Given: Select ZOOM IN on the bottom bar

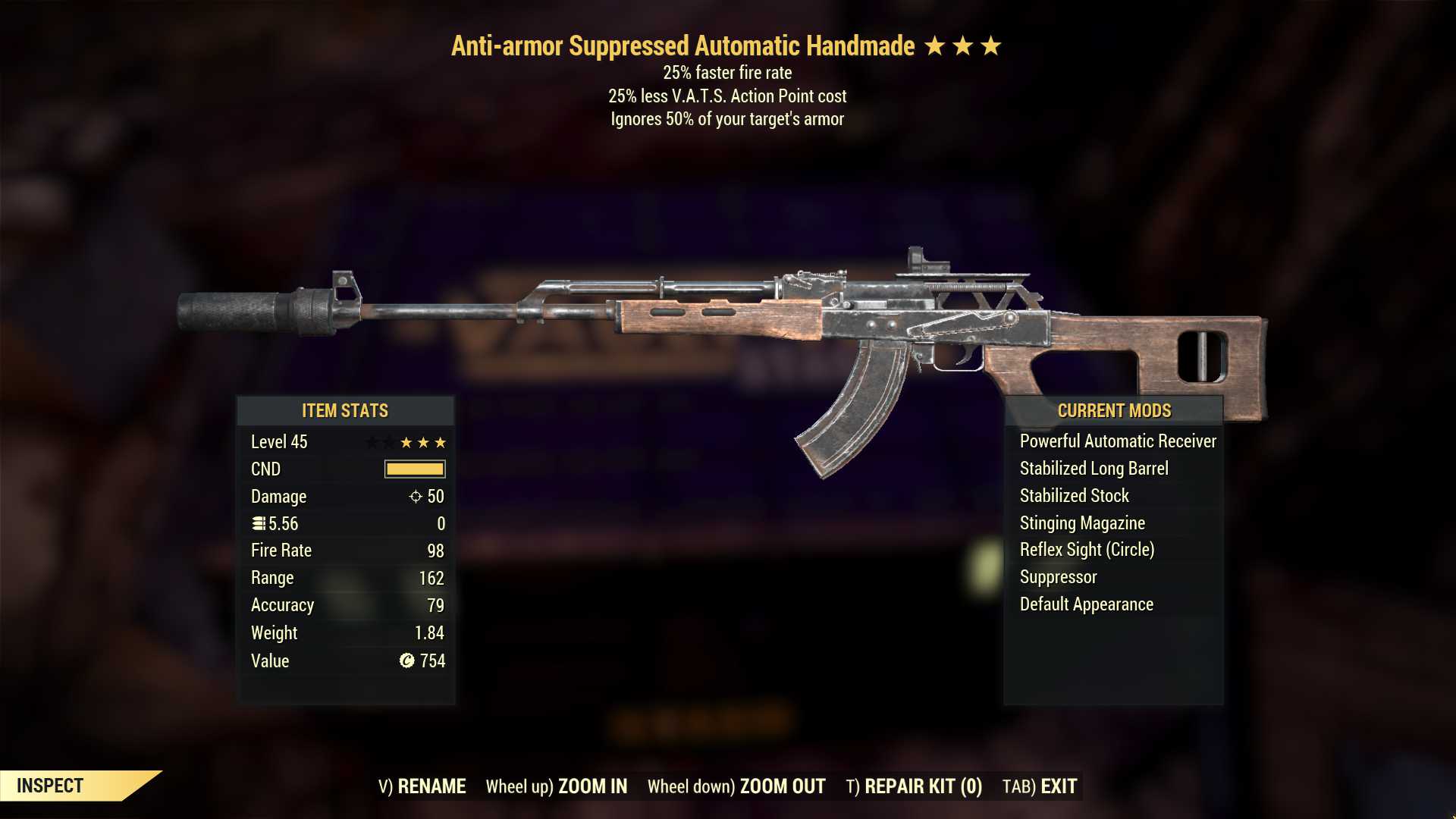Looking at the screenshot, I should coord(557,786).
